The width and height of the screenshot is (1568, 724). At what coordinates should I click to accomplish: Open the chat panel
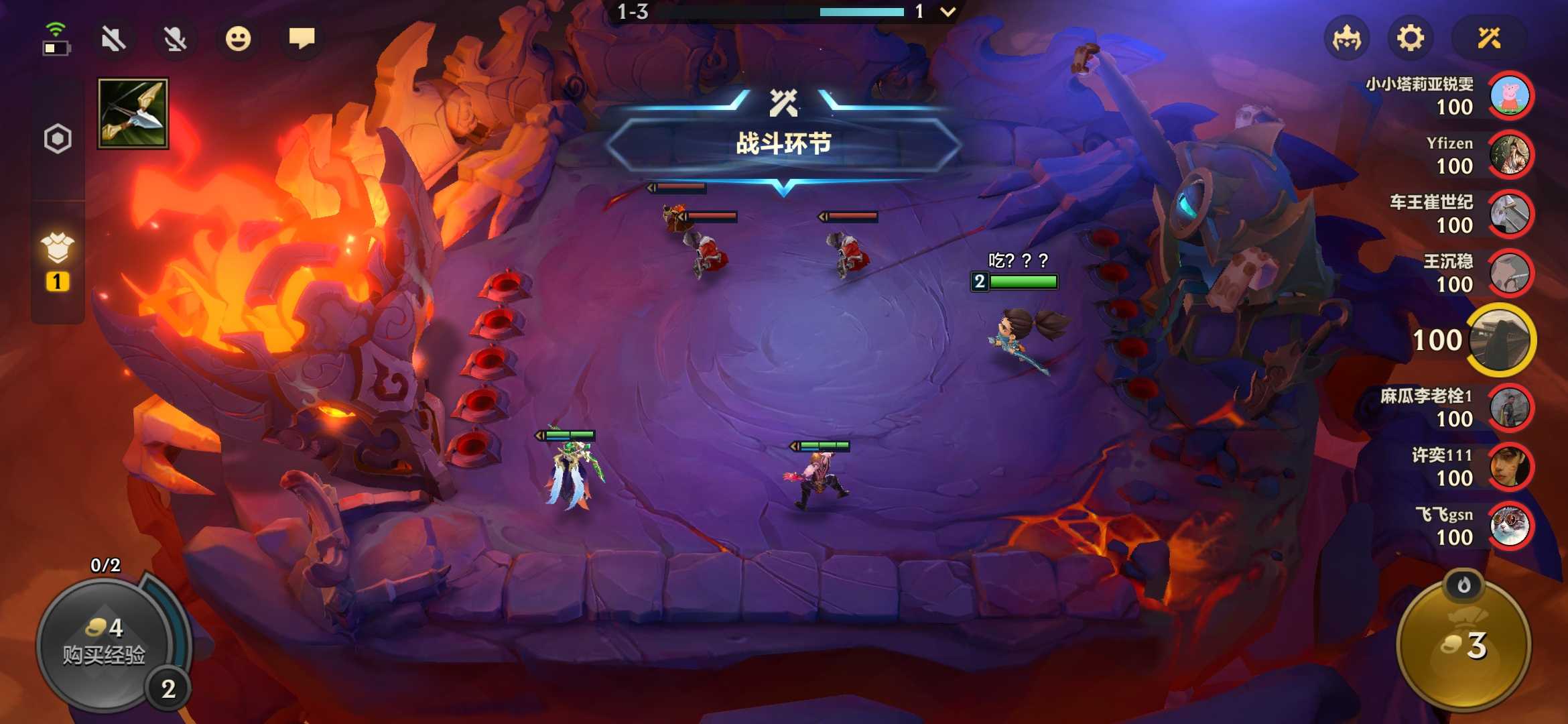[x=302, y=39]
